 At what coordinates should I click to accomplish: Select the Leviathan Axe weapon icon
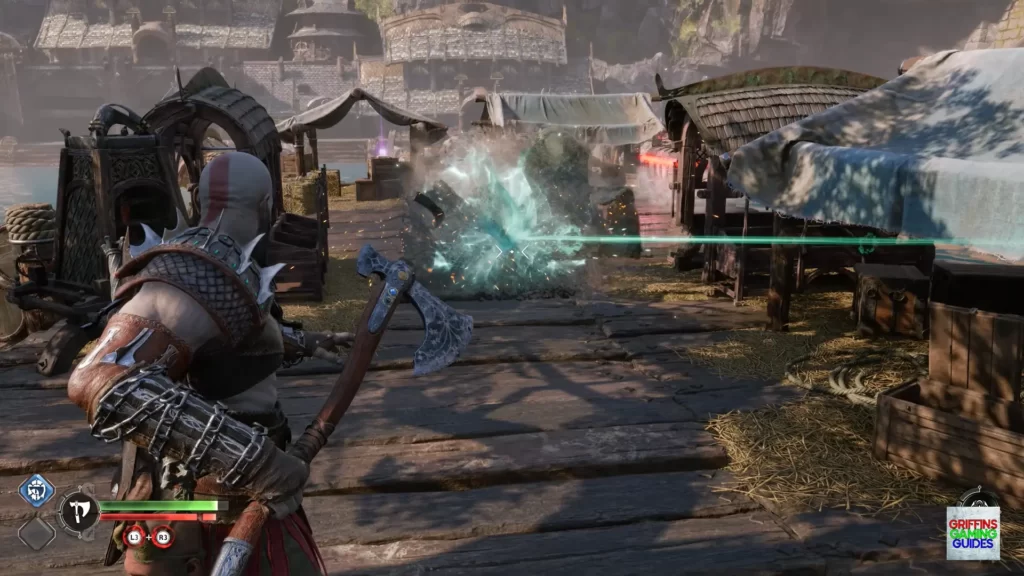tap(78, 512)
